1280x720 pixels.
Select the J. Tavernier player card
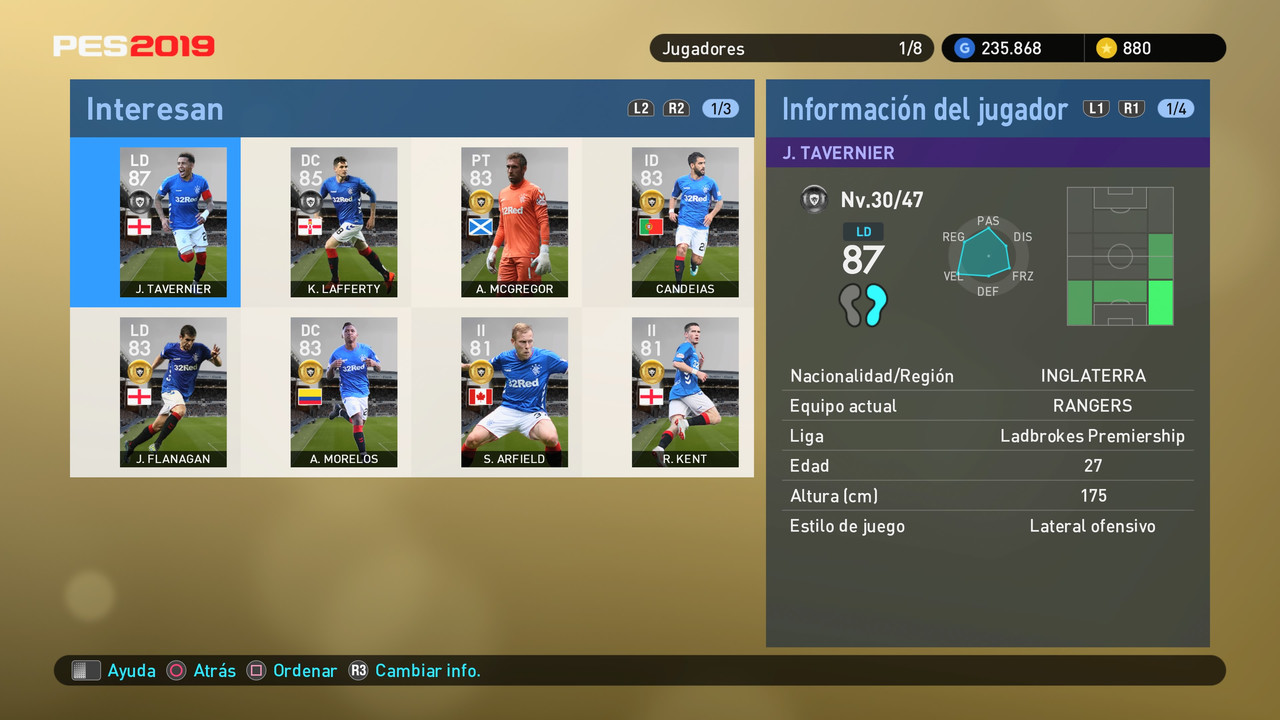pyautogui.click(x=173, y=222)
